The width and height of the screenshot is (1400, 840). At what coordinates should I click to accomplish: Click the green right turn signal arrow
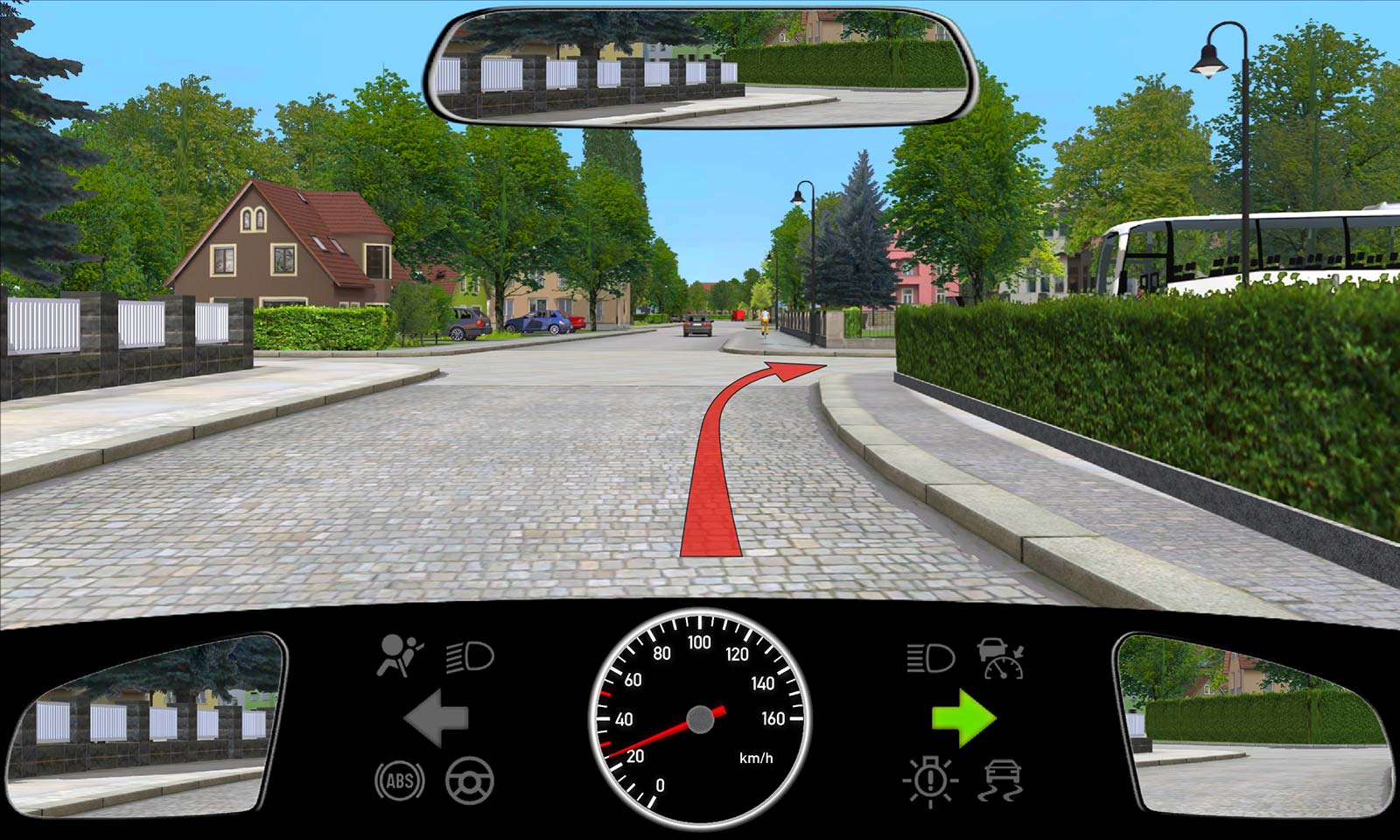(x=963, y=717)
